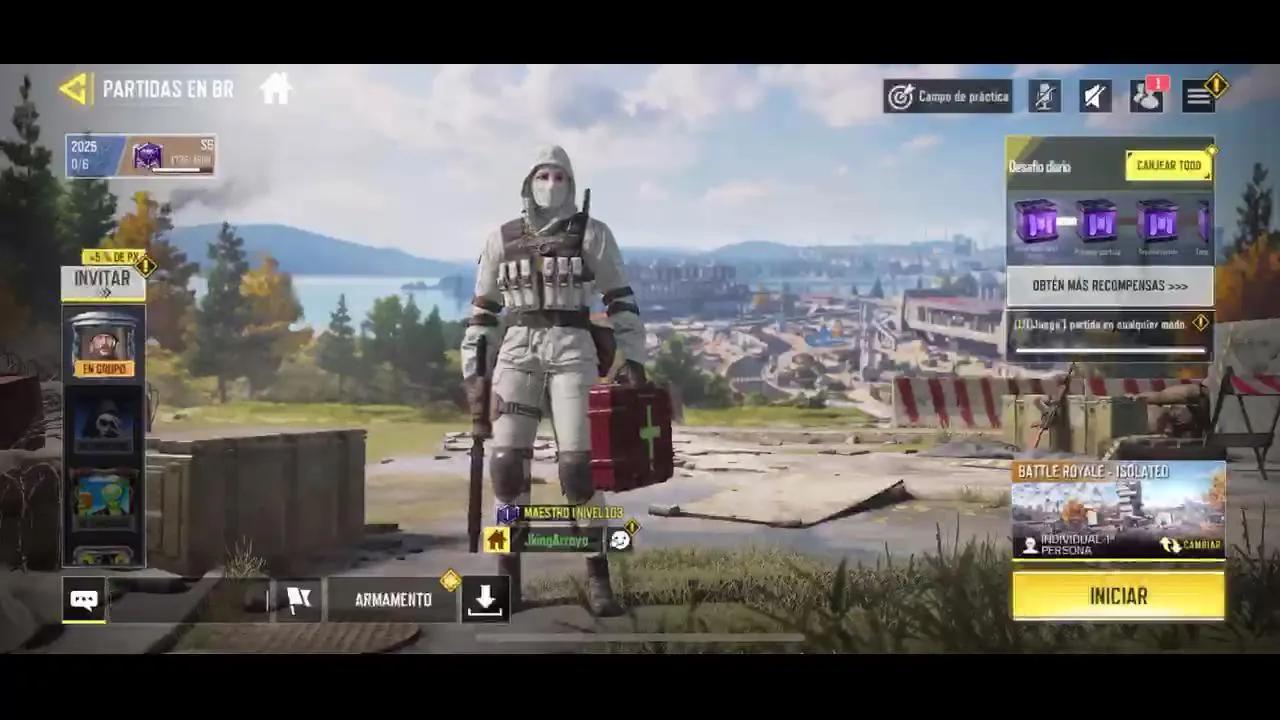Image resolution: width=1280 pixels, height=720 pixels.
Task: Claim rewards with CANJEAR TODO
Action: click(x=1168, y=164)
